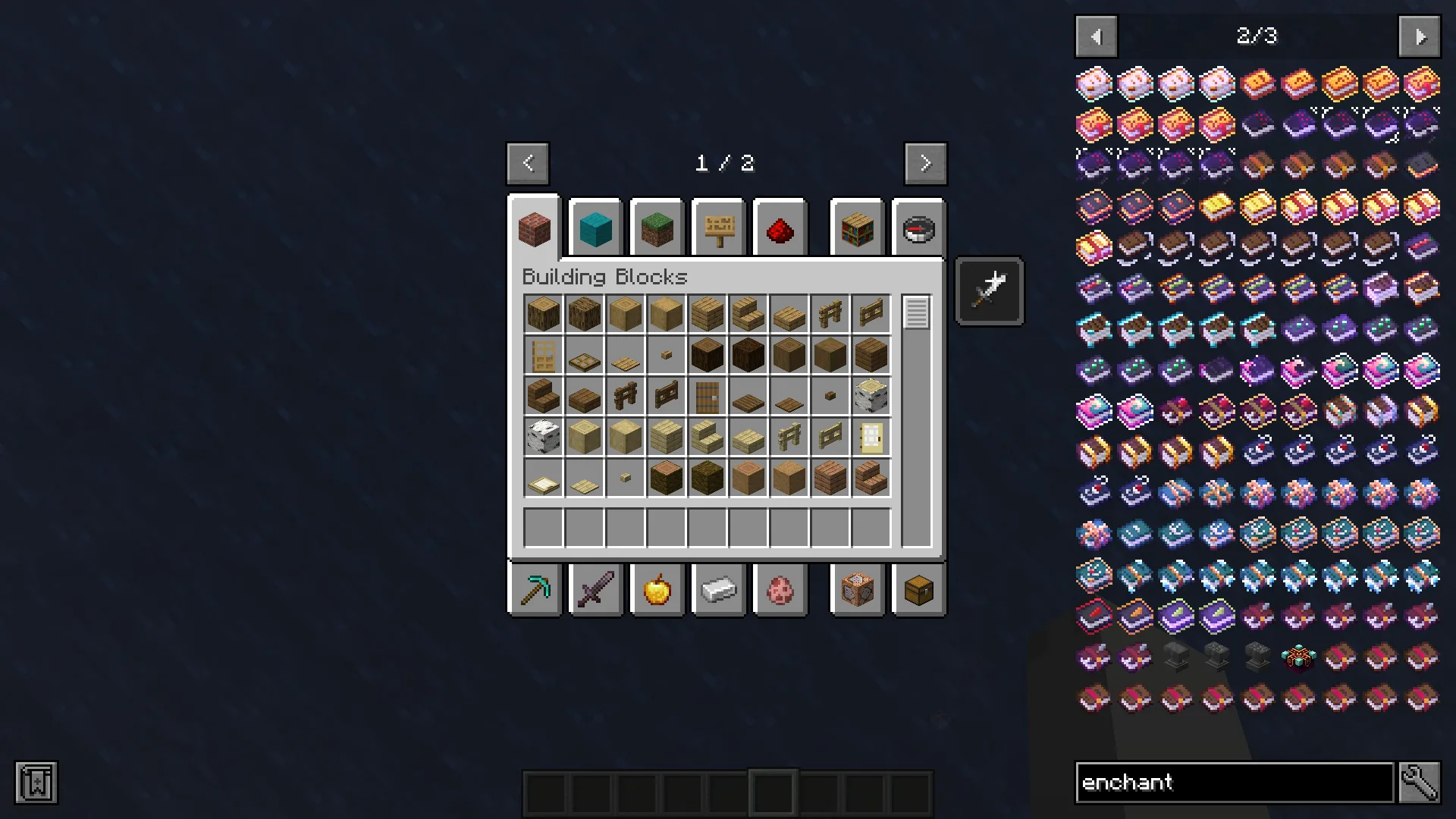Image resolution: width=1456 pixels, height=819 pixels.
Task: Go to the next creative inventory page
Action: click(925, 163)
